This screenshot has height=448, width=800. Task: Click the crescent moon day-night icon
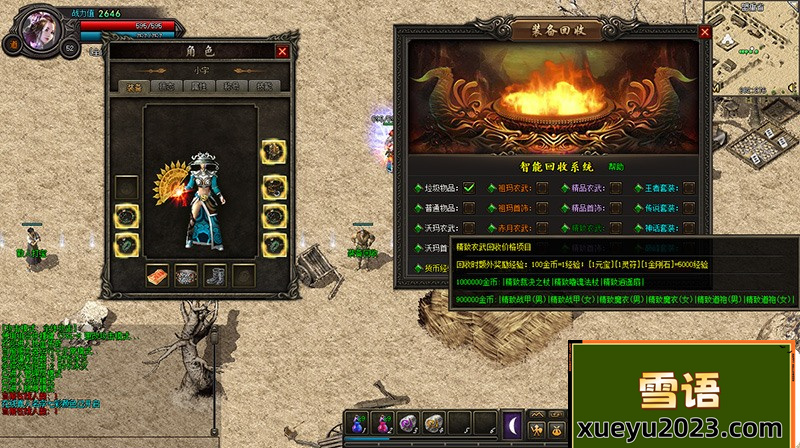coord(512,422)
